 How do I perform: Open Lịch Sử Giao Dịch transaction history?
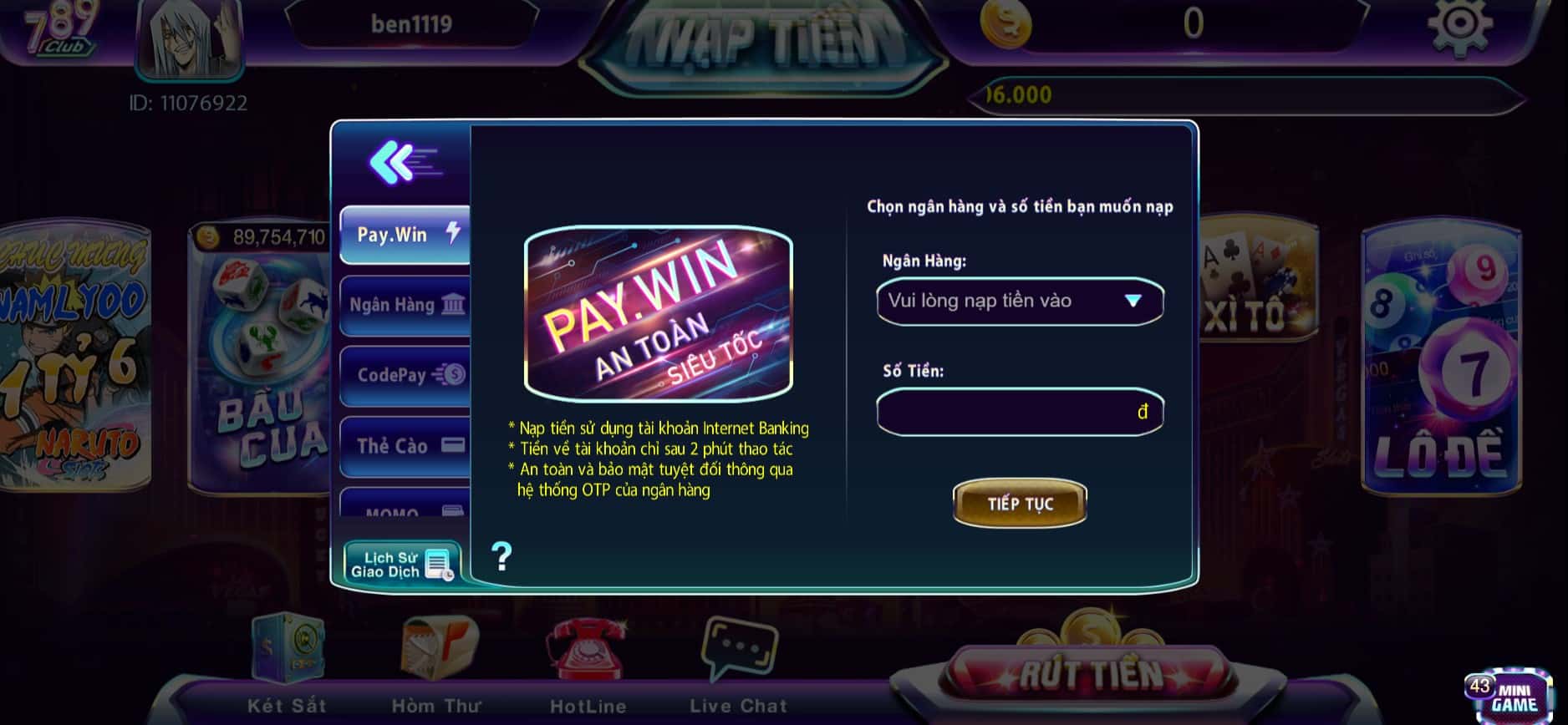[401, 565]
